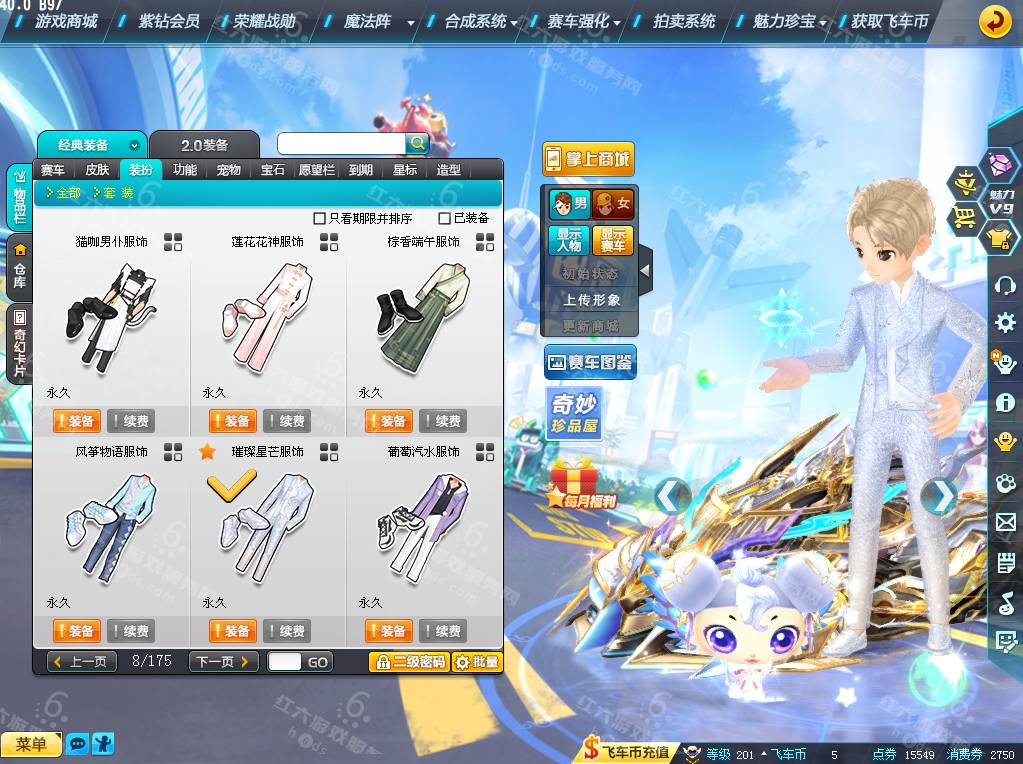Click the GO page jump button
The width and height of the screenshot is (1023, 764).
coord(318,662)
